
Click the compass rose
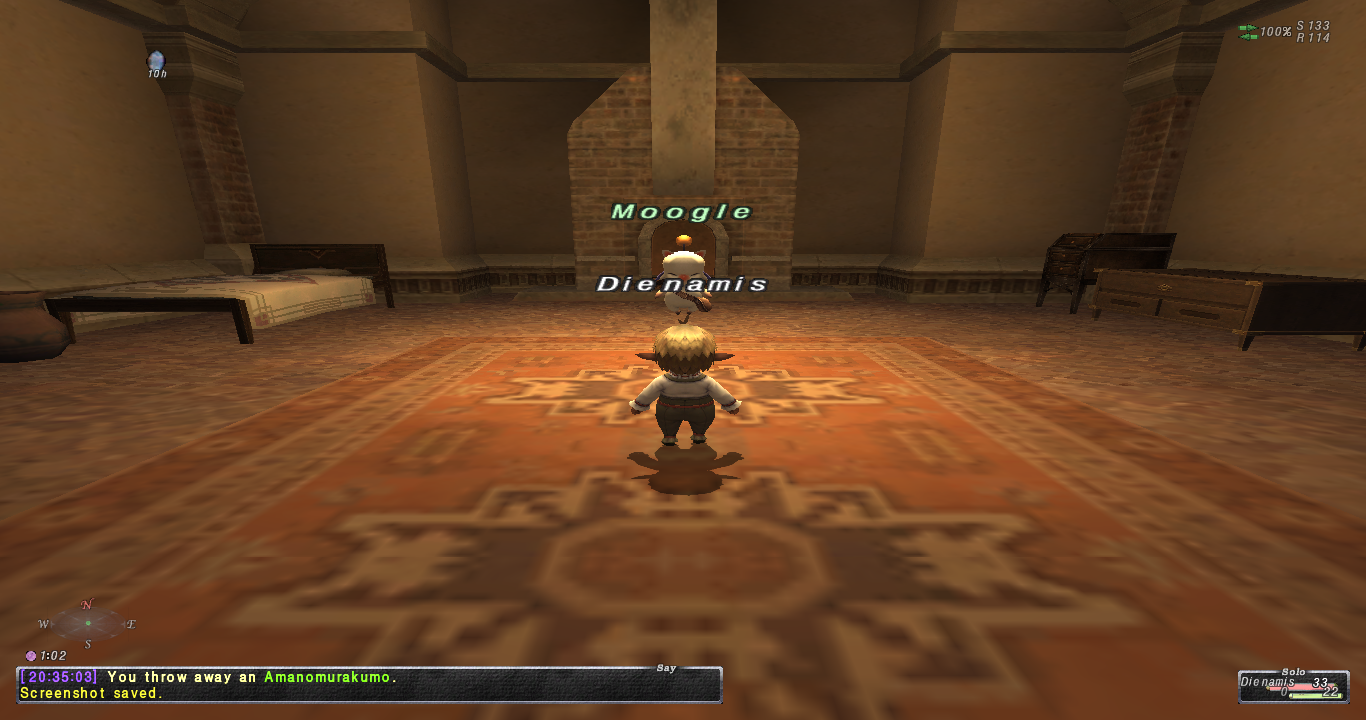click(x=88, y=623)
